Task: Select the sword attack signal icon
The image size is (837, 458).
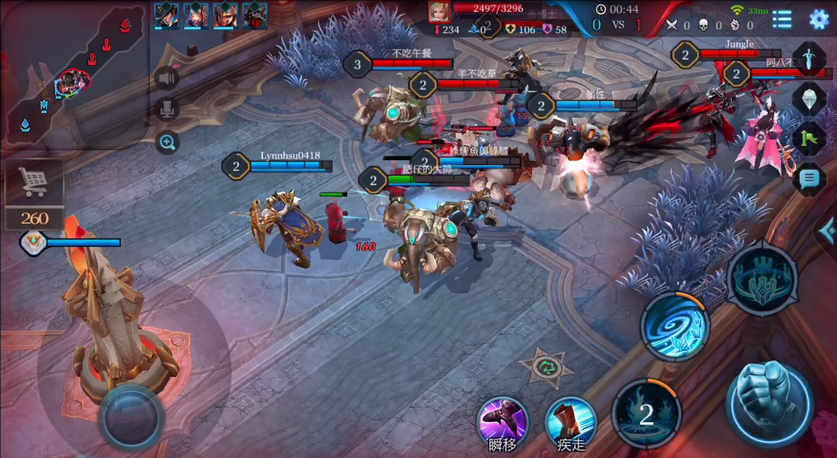Action: [x=808, y=57]
